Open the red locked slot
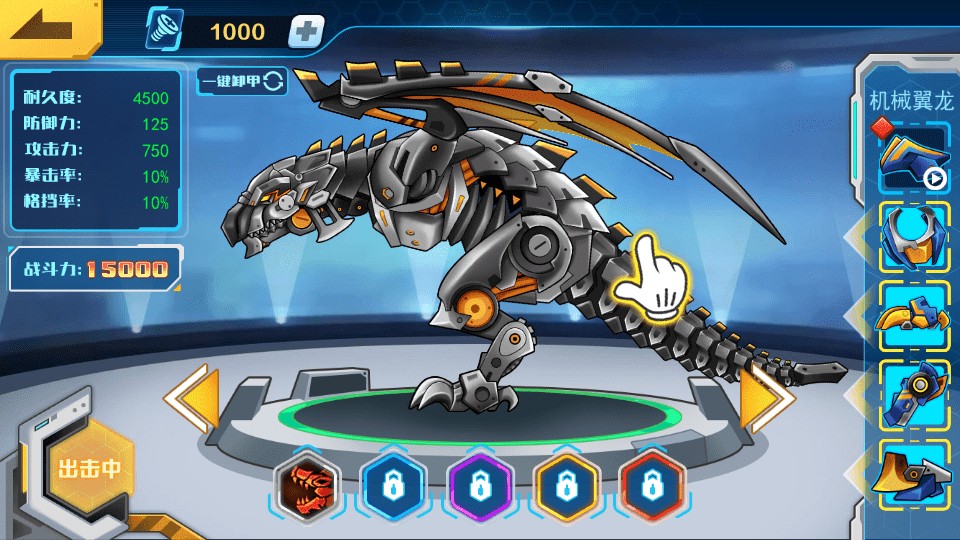 tap(652, 488)
